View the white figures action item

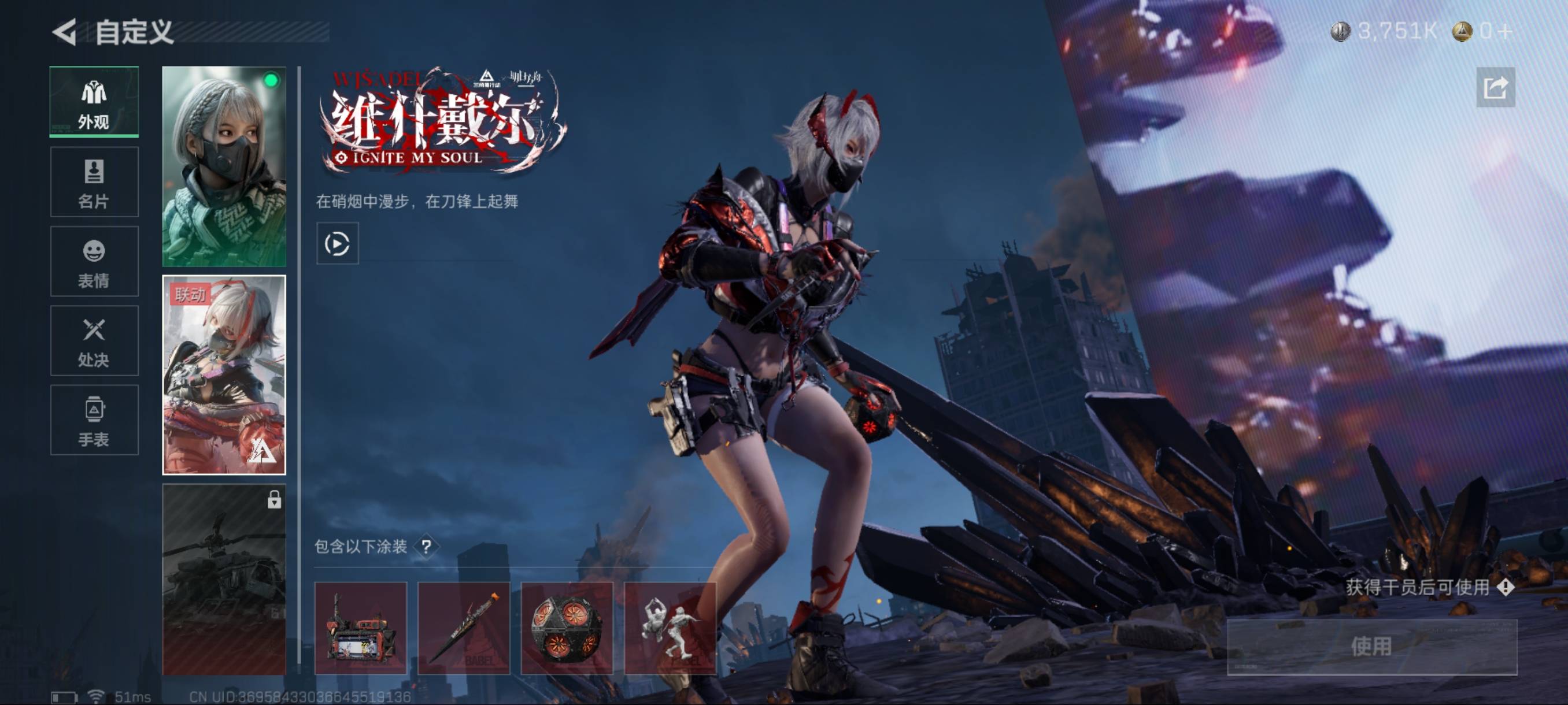tap(670, 628)
